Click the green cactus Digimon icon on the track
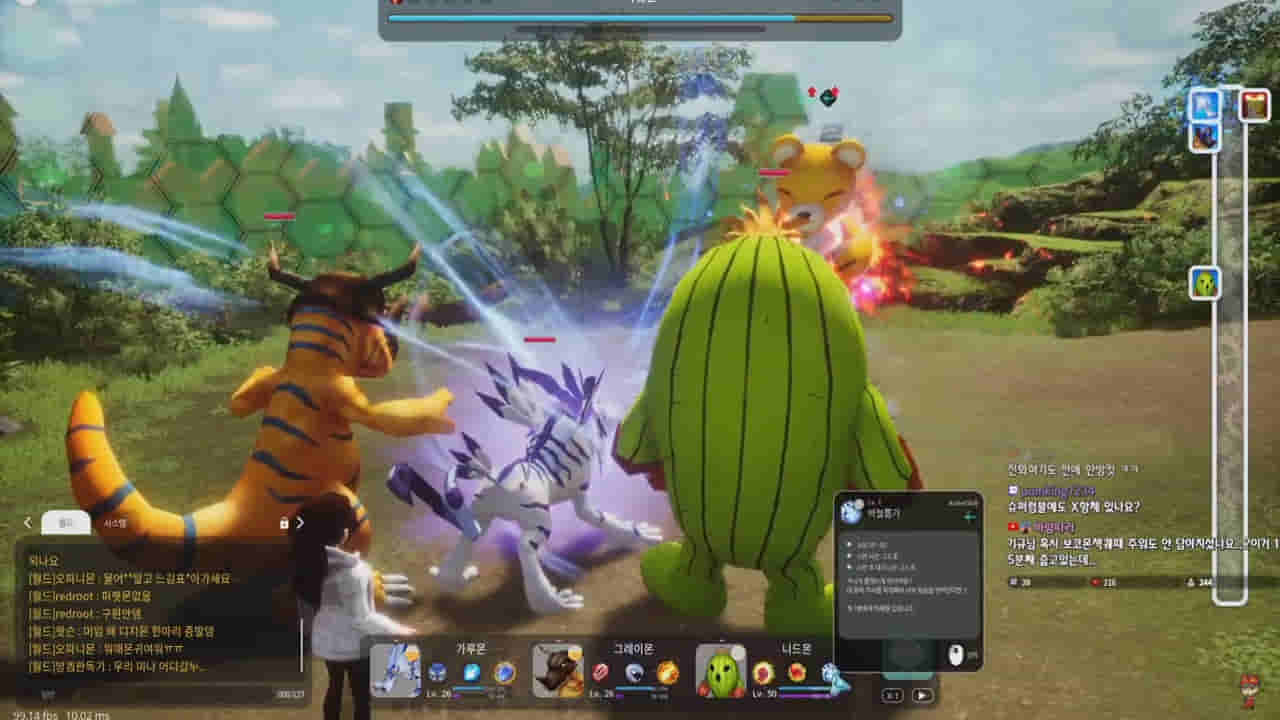Image resolution: width=1280 pixels, height=720 pixels. 1203,282
